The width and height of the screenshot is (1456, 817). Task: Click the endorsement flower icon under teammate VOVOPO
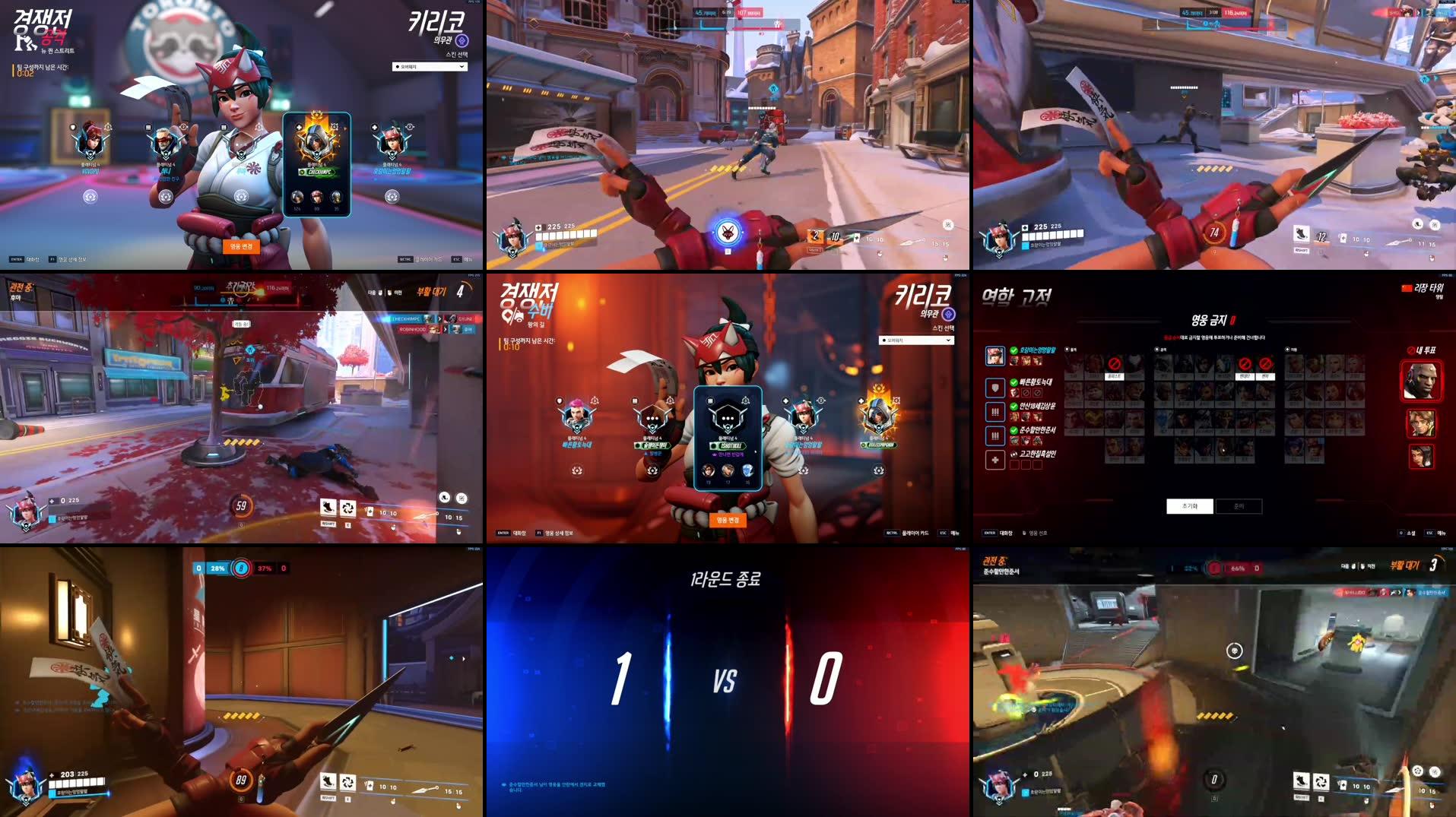pos(90,198)
